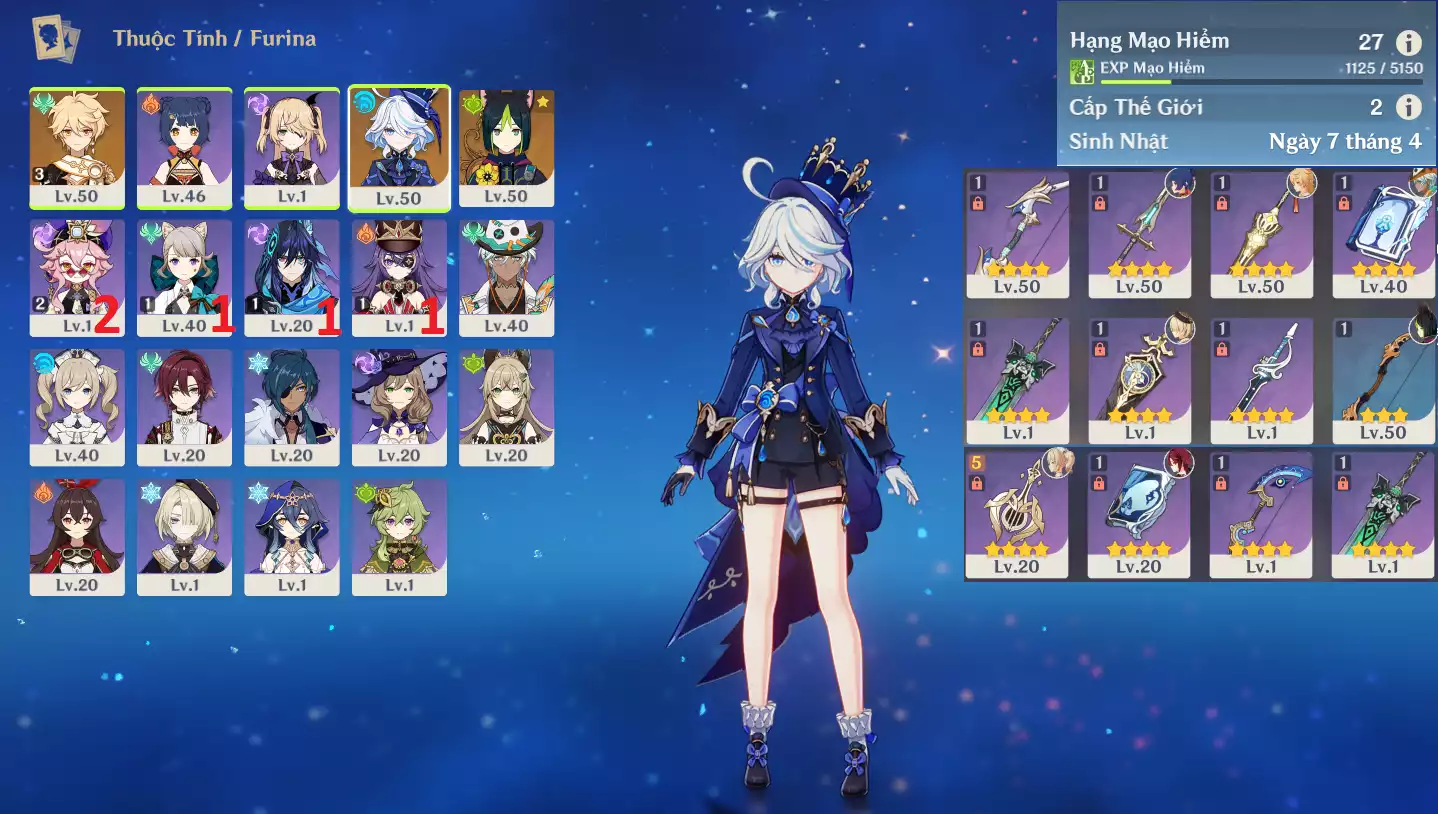
Task: Choose the three-star bow at Lv.50
Action: (x=1382, y=381)
